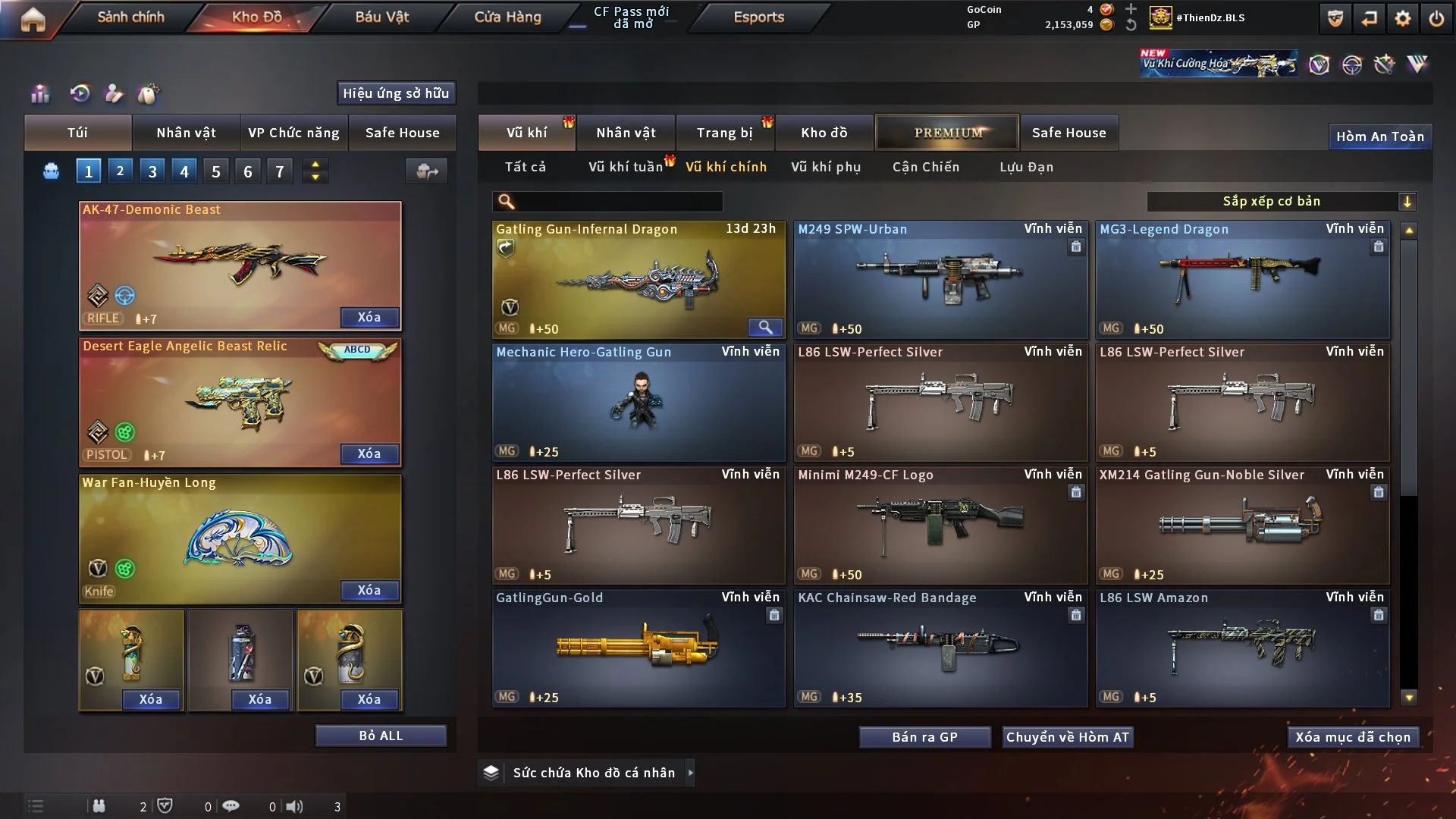1456x819 pixels.
Task: Return to the home lobby icon
Action: (x=33, y=19)
